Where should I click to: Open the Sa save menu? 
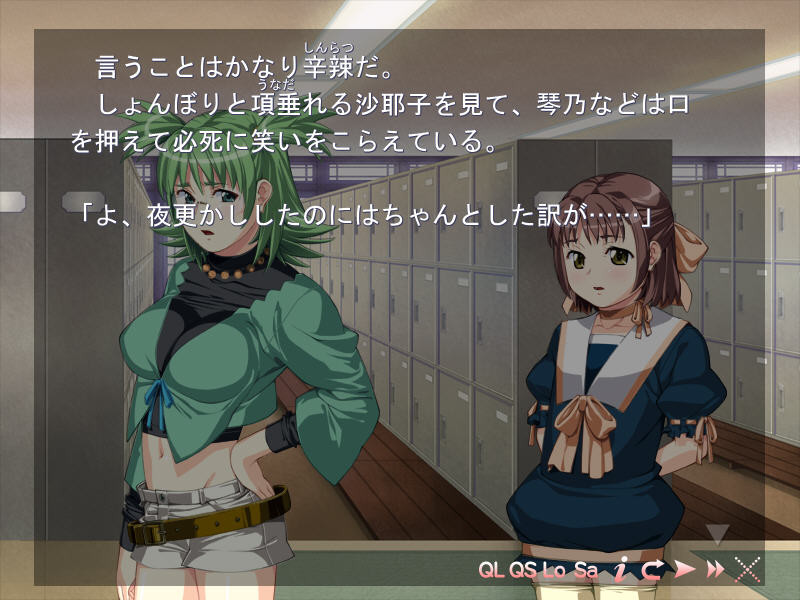coord(586,571)
